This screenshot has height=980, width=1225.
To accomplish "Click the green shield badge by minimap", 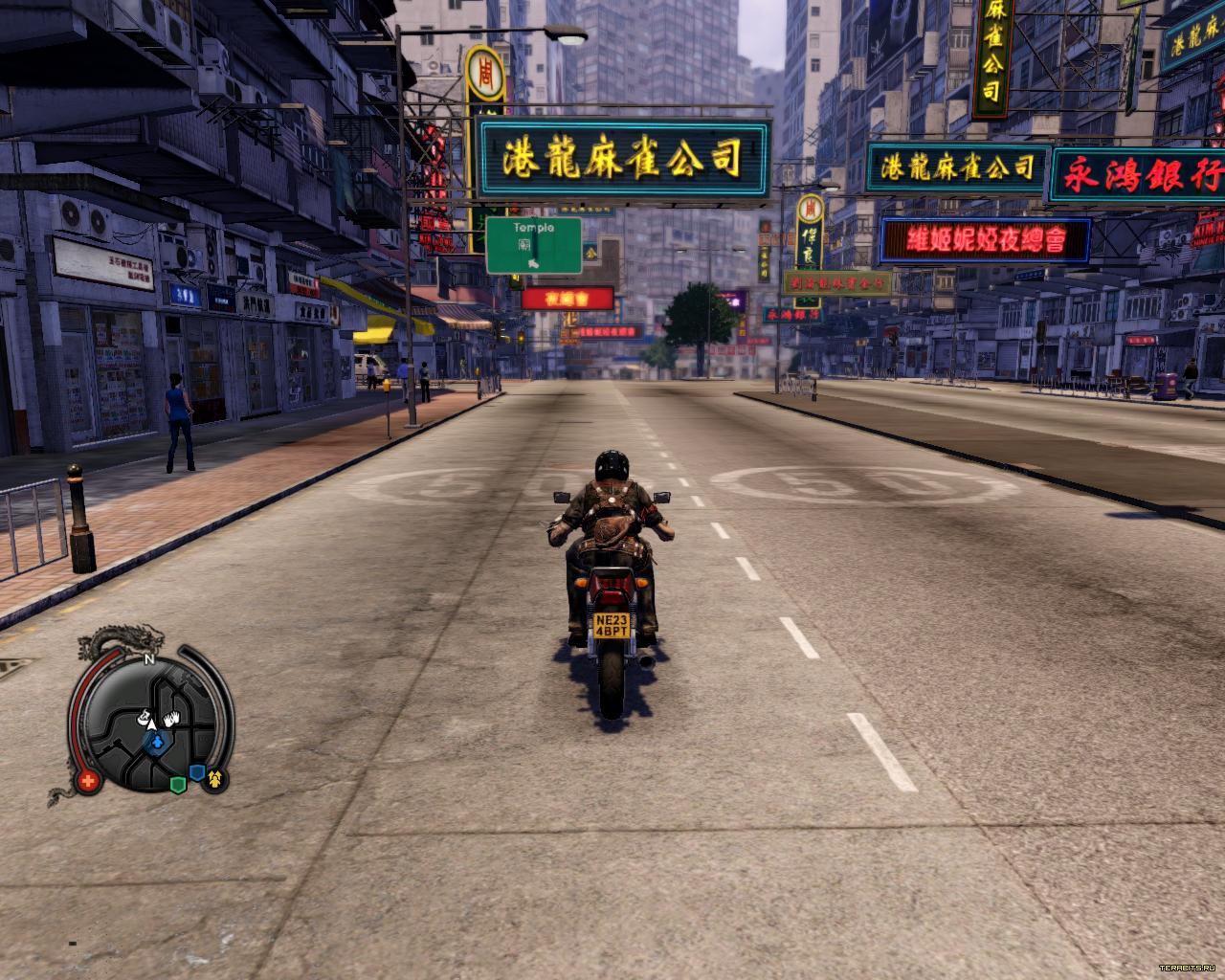I will pos(177,785).
